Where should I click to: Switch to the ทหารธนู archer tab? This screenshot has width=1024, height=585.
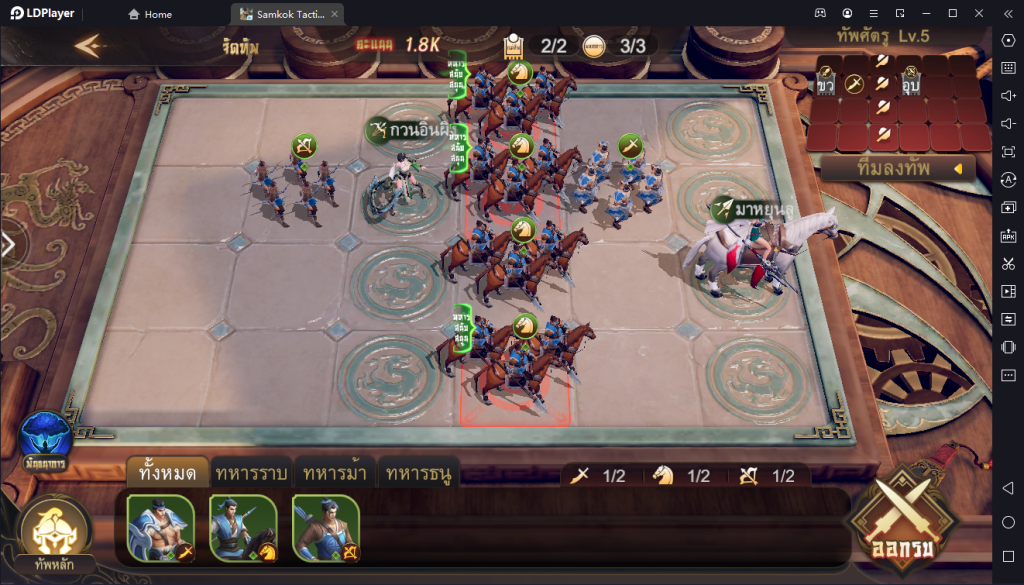[418, 473]
